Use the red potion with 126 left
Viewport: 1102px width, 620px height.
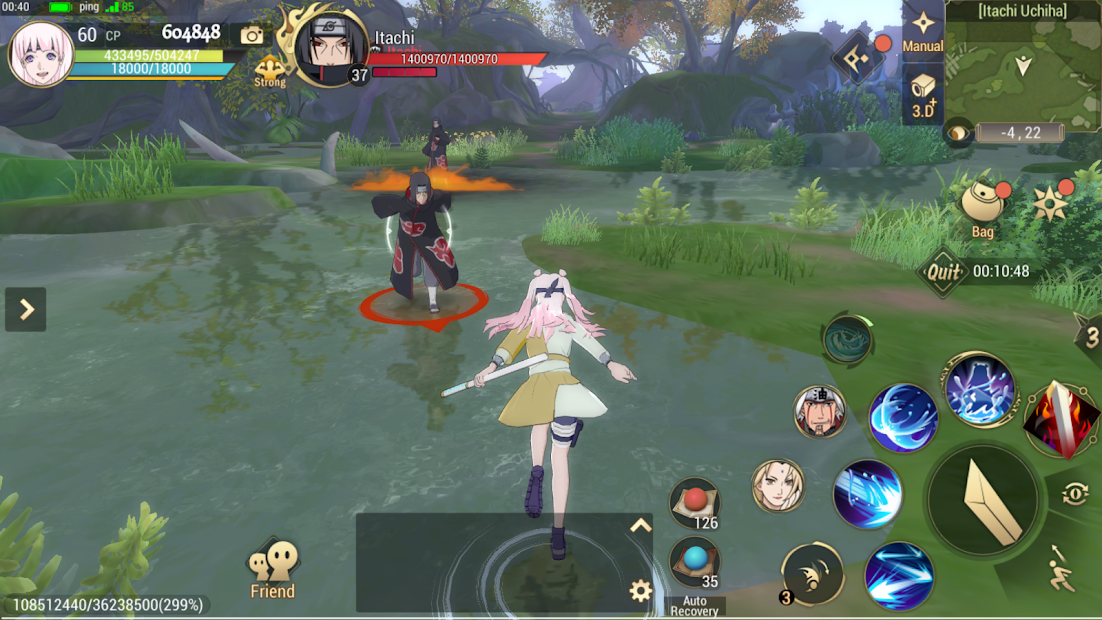click(x=694, y=502)
